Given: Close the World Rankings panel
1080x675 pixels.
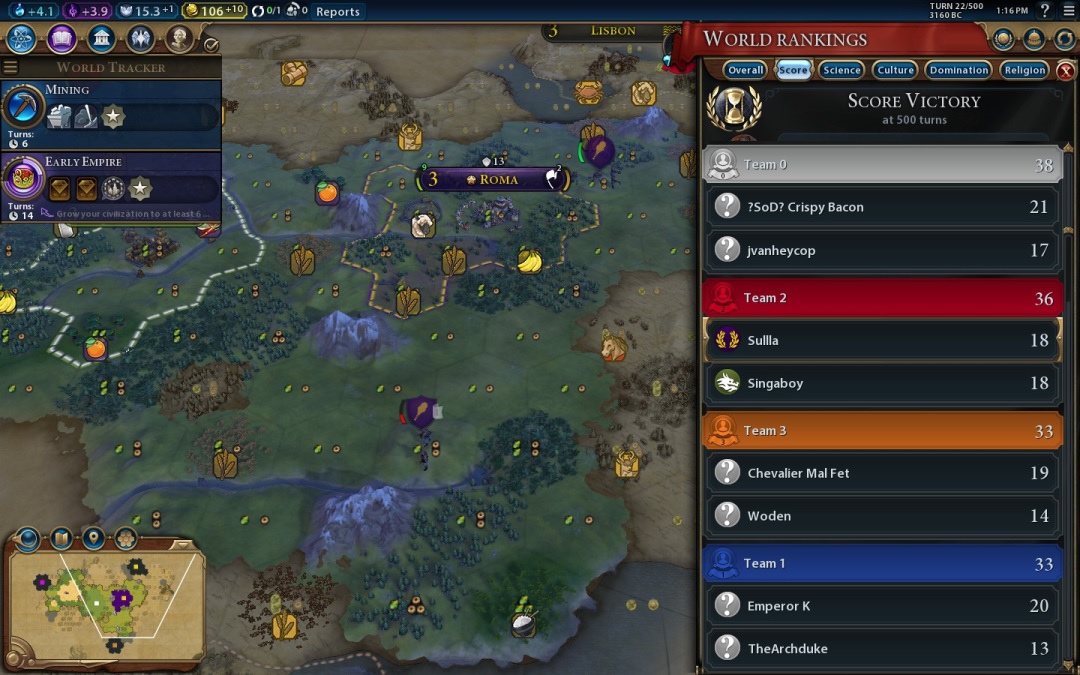Looking at the screenshot, I should tap(1066, 70).
